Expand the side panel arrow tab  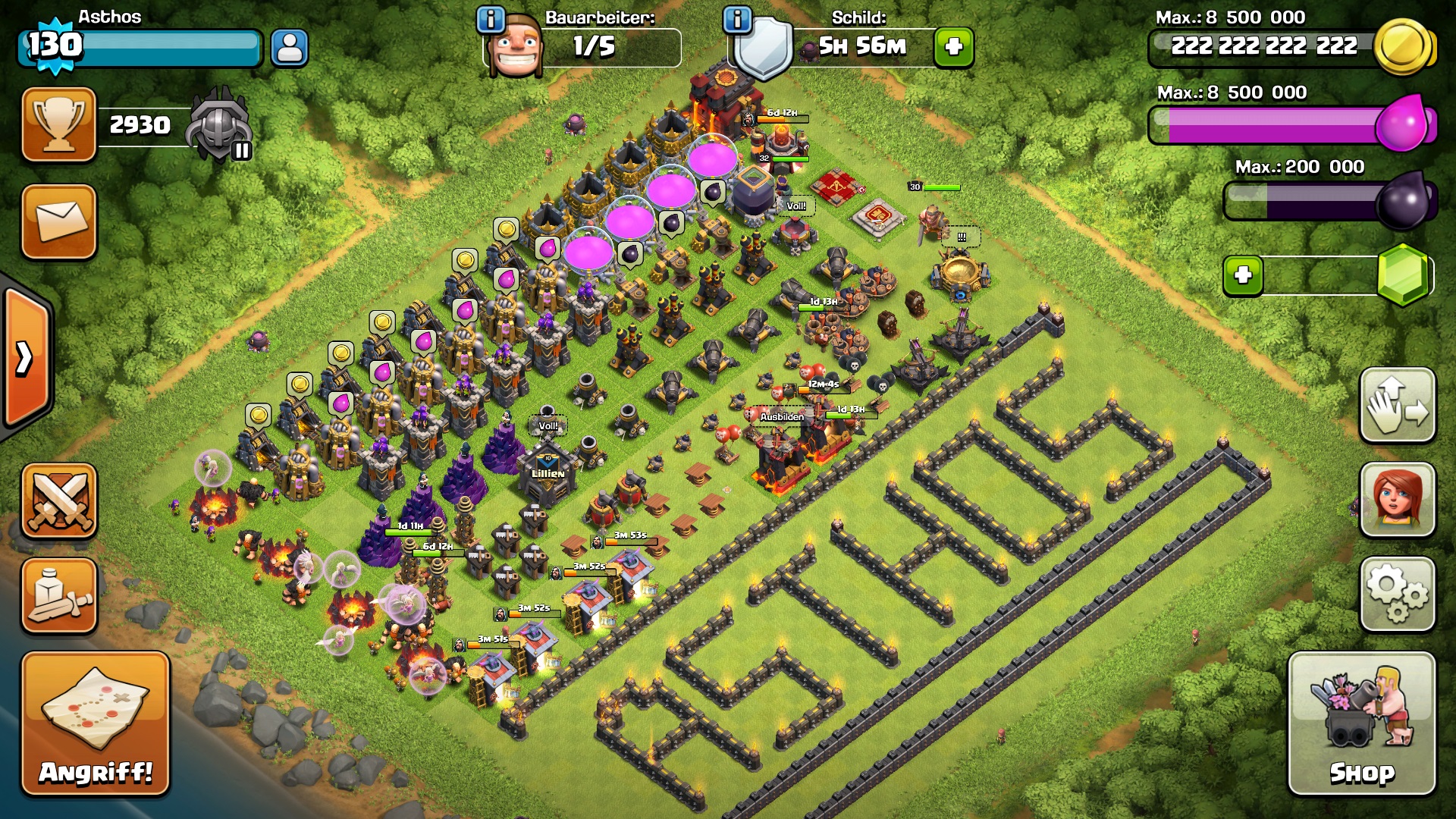(x=26, y=358)
